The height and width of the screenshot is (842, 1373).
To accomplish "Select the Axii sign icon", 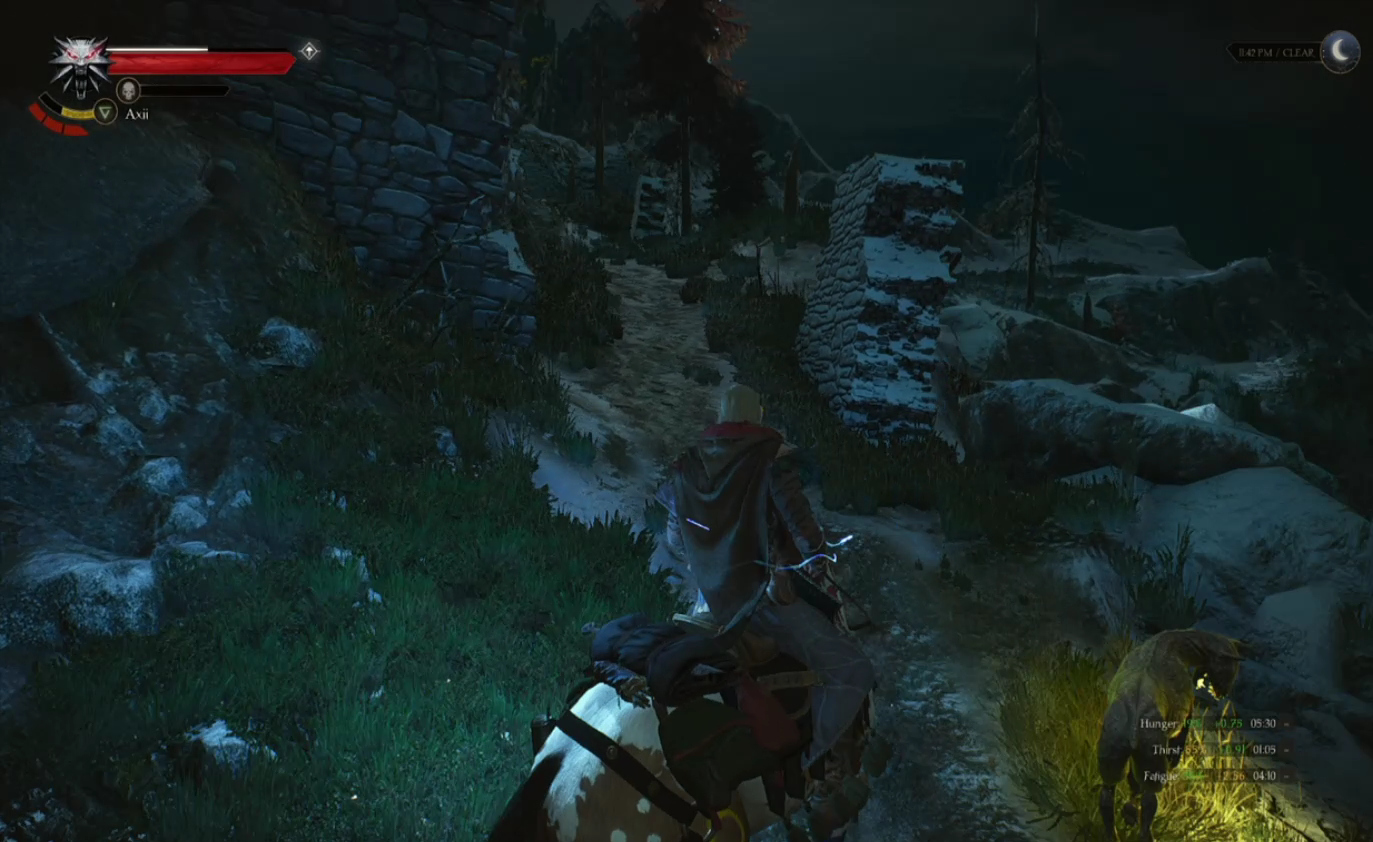I will coord(104,112).
